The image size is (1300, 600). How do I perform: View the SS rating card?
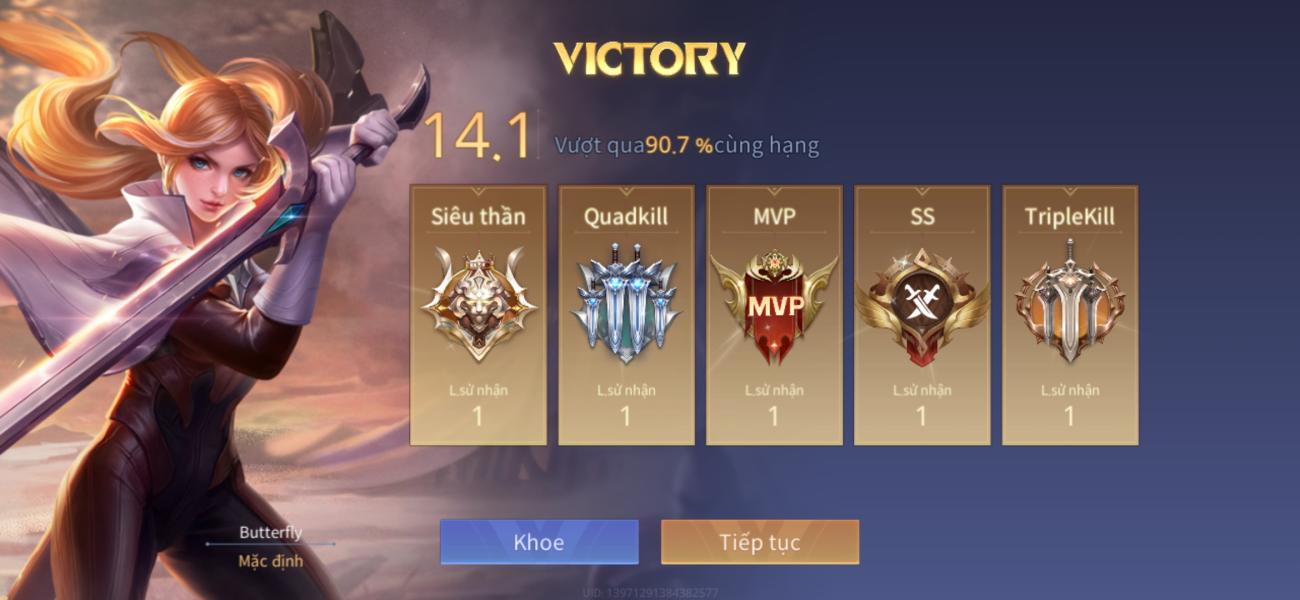pyautogui.click(x=922, y=315)
